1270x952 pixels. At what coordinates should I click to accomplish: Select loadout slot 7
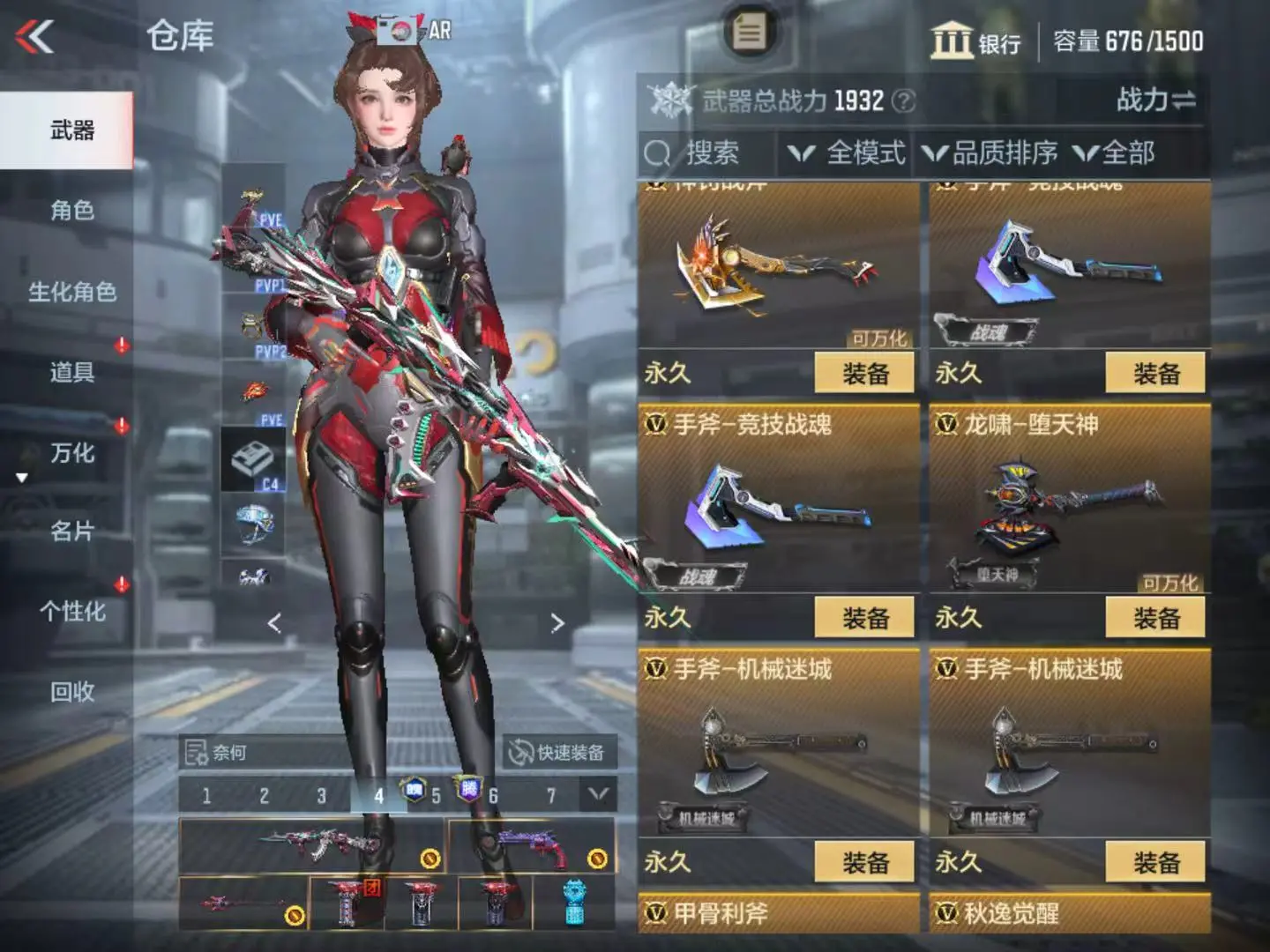pyautogui.click(x=551, y=796)
